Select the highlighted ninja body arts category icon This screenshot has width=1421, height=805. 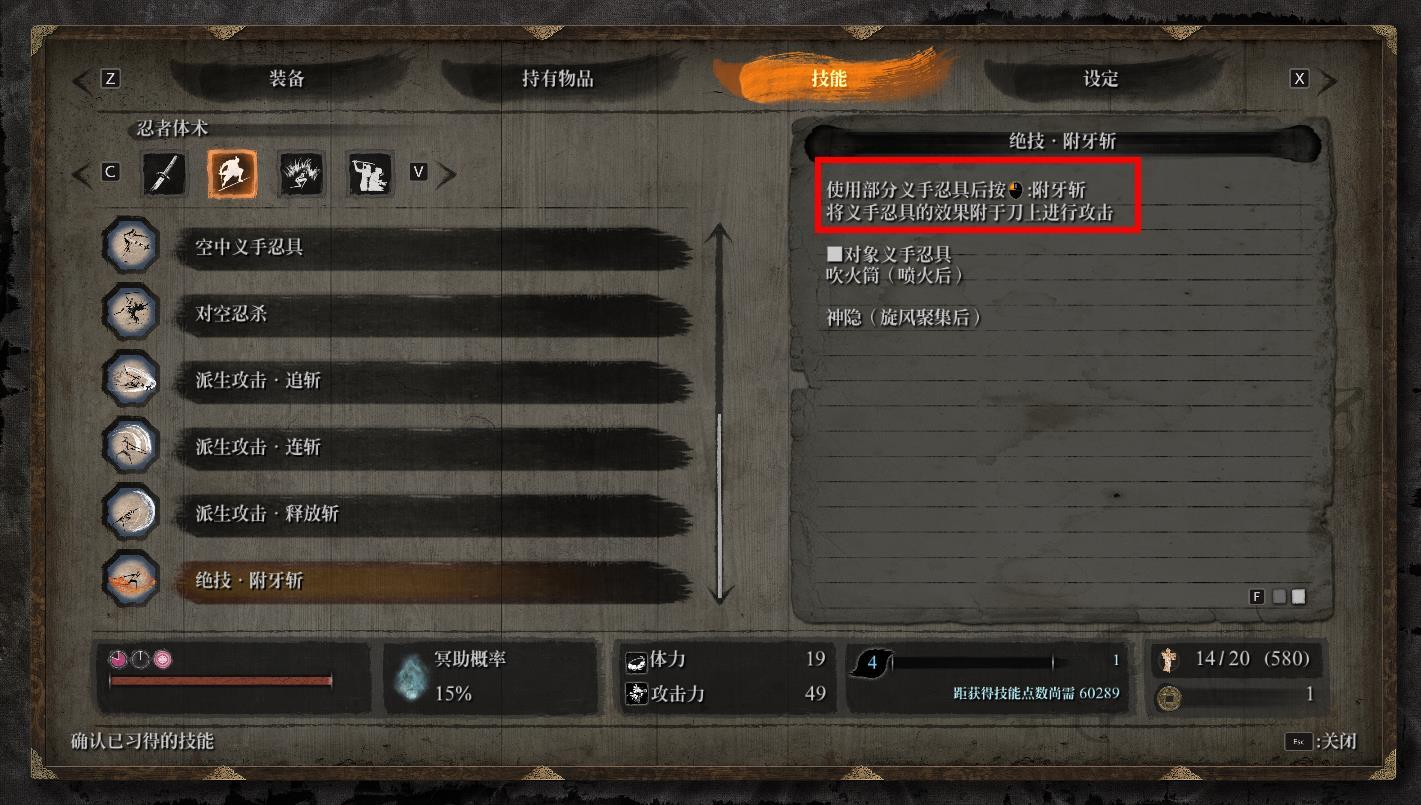232,173
